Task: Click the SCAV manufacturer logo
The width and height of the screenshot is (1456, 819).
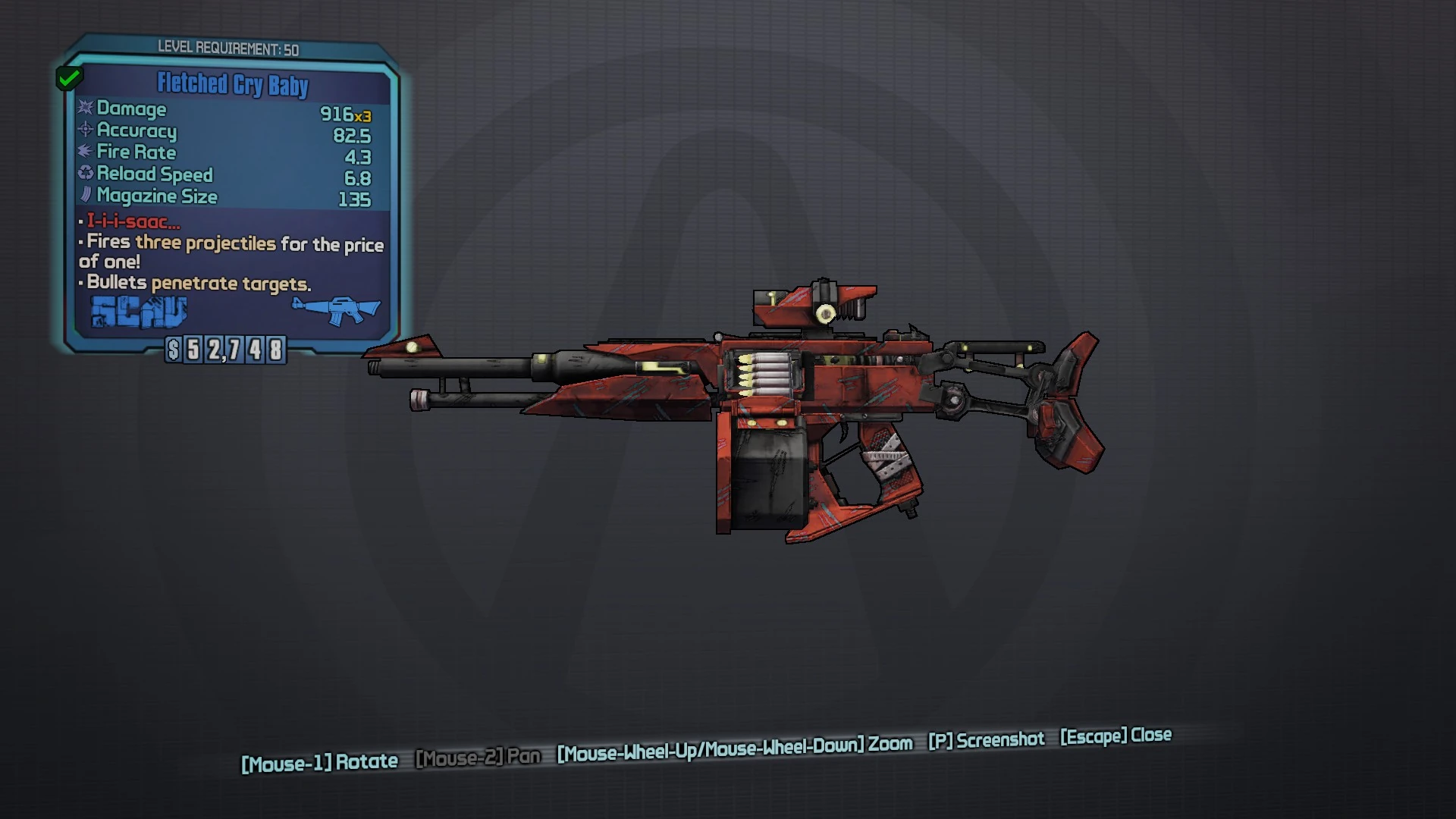Action: [x=138, y=311]
